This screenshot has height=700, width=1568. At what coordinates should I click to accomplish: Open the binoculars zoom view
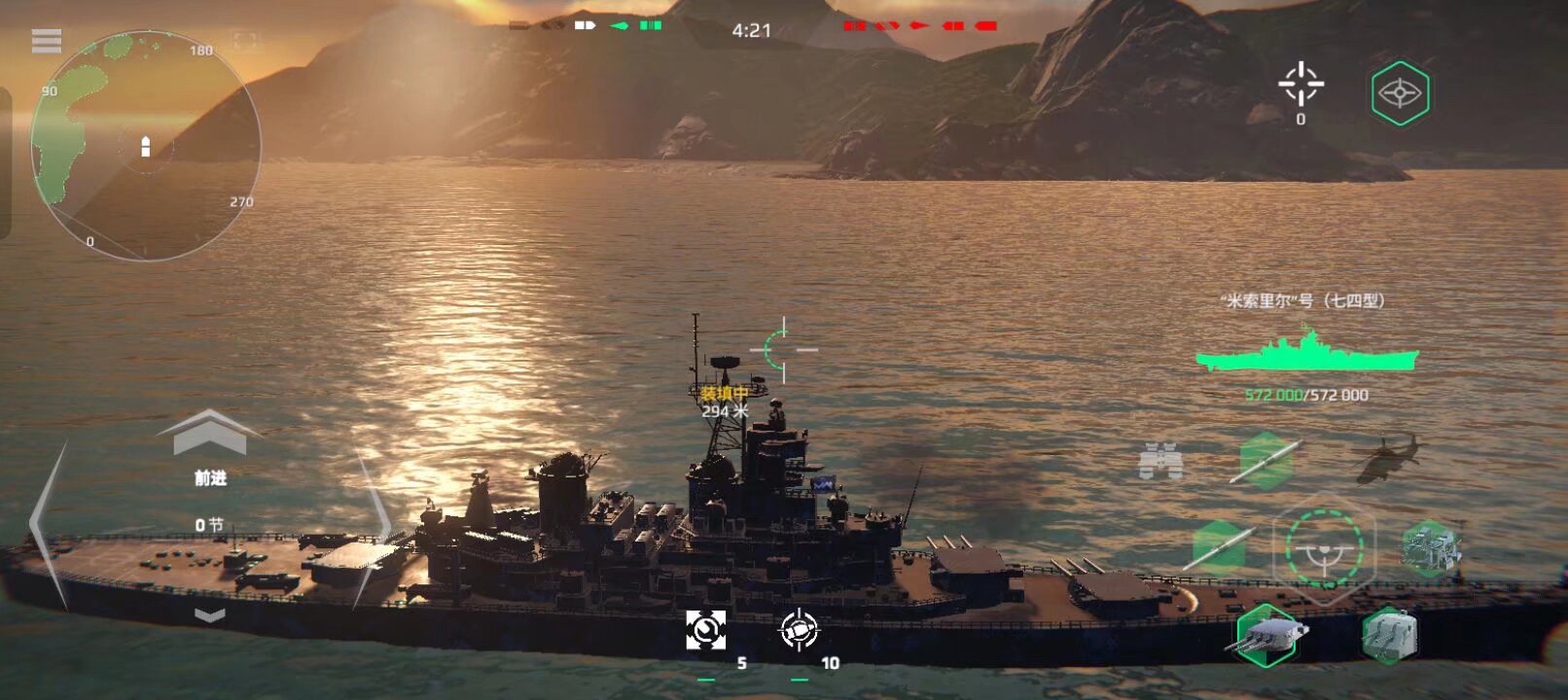1160,461
